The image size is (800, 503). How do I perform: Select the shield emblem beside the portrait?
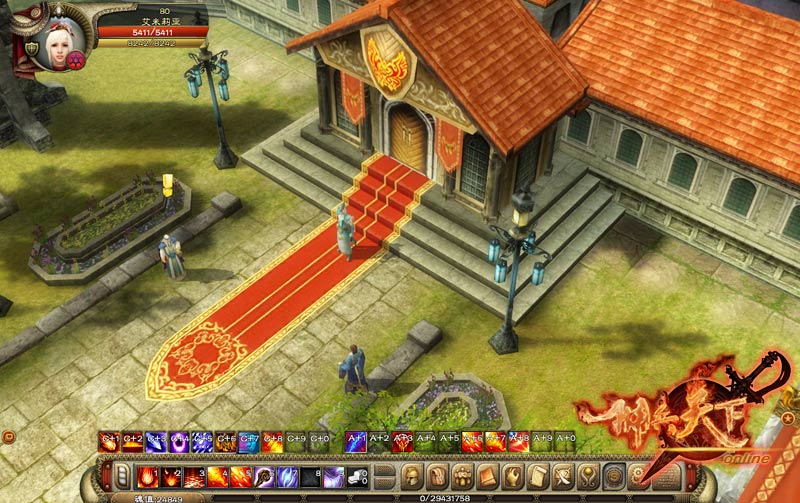pos(32,48)
